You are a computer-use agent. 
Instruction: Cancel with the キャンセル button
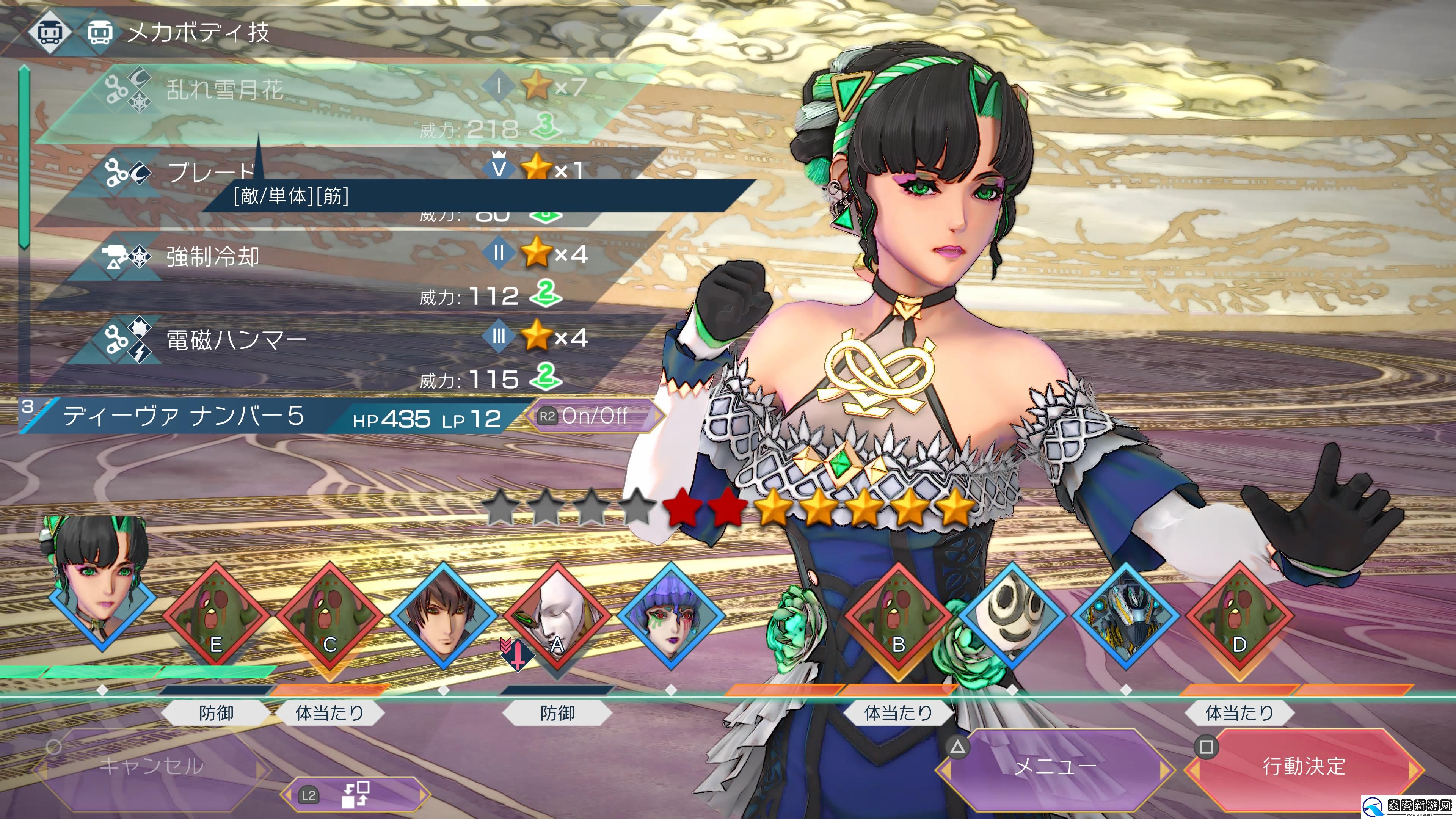151,766
